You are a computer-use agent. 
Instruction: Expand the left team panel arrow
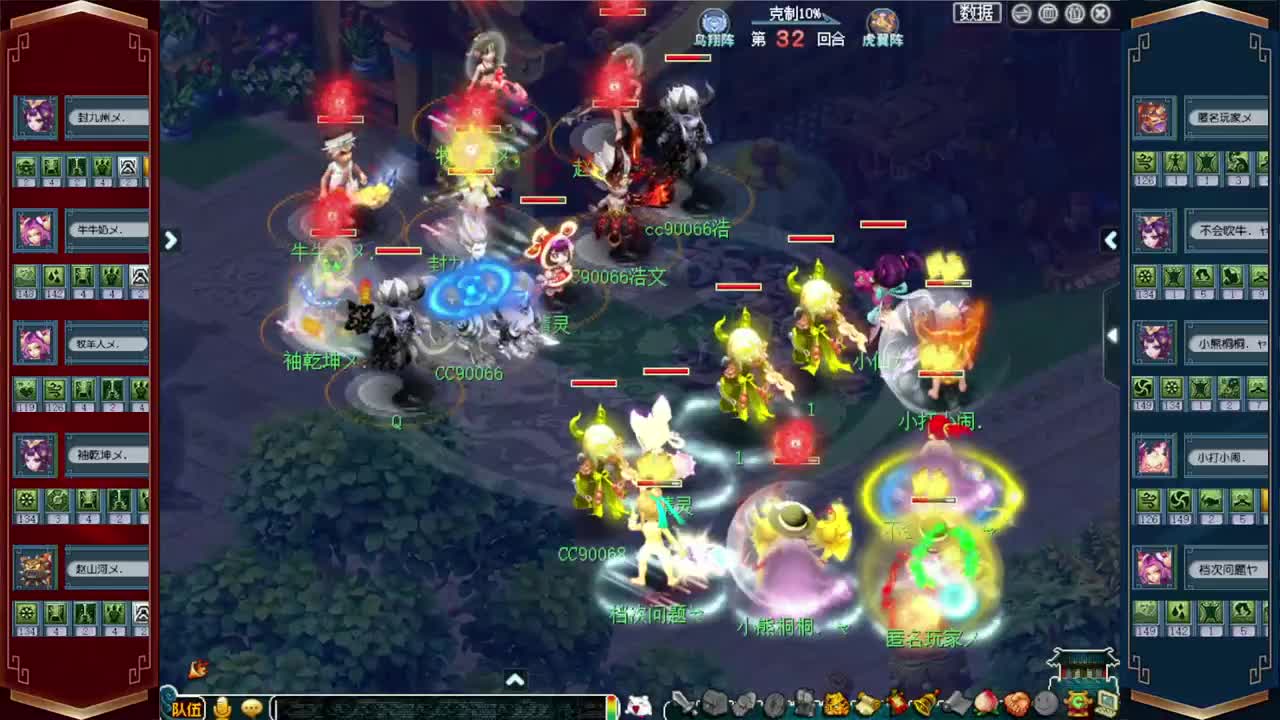171,240
